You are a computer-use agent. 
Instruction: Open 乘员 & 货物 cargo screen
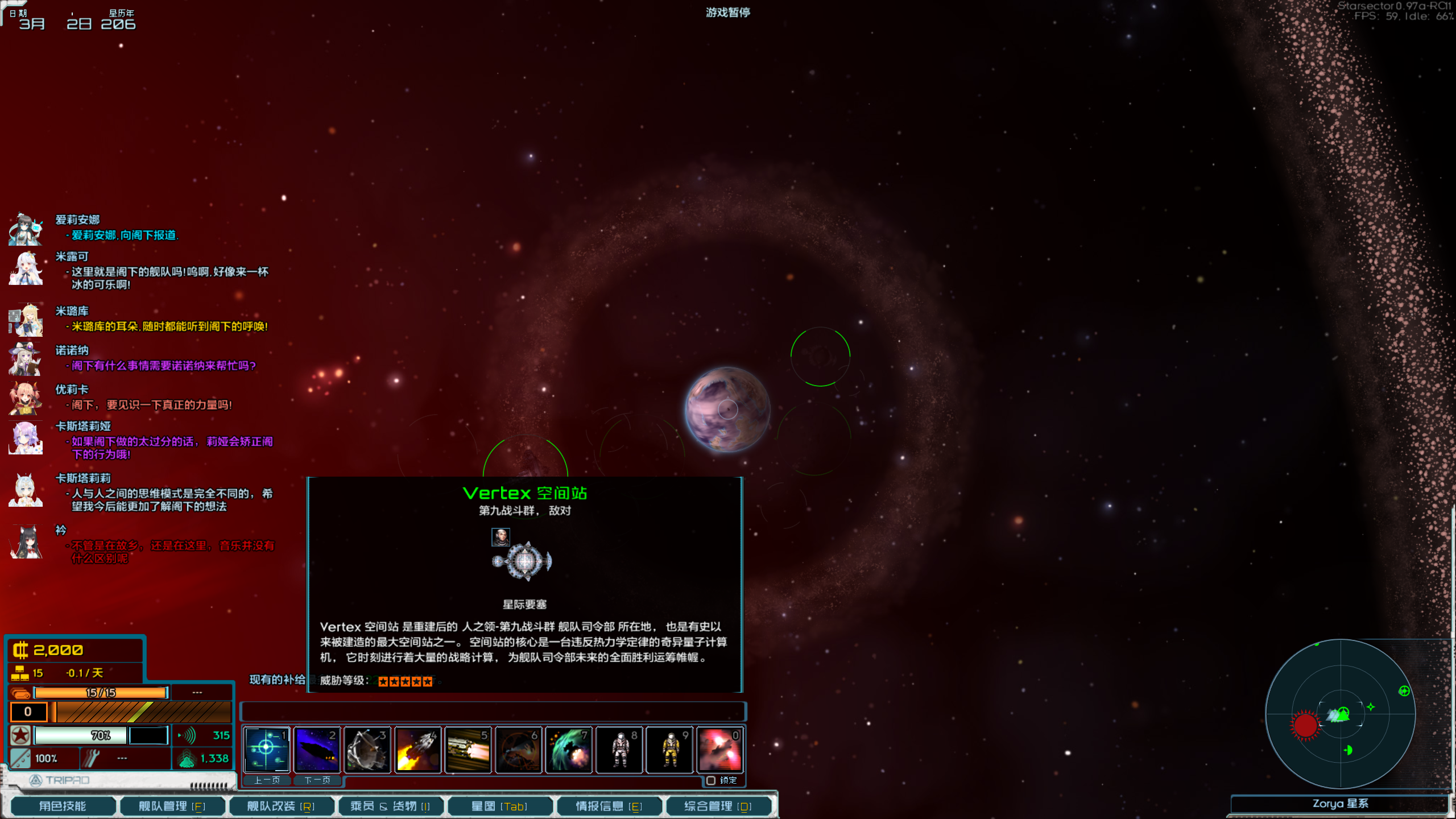[390, 806]
